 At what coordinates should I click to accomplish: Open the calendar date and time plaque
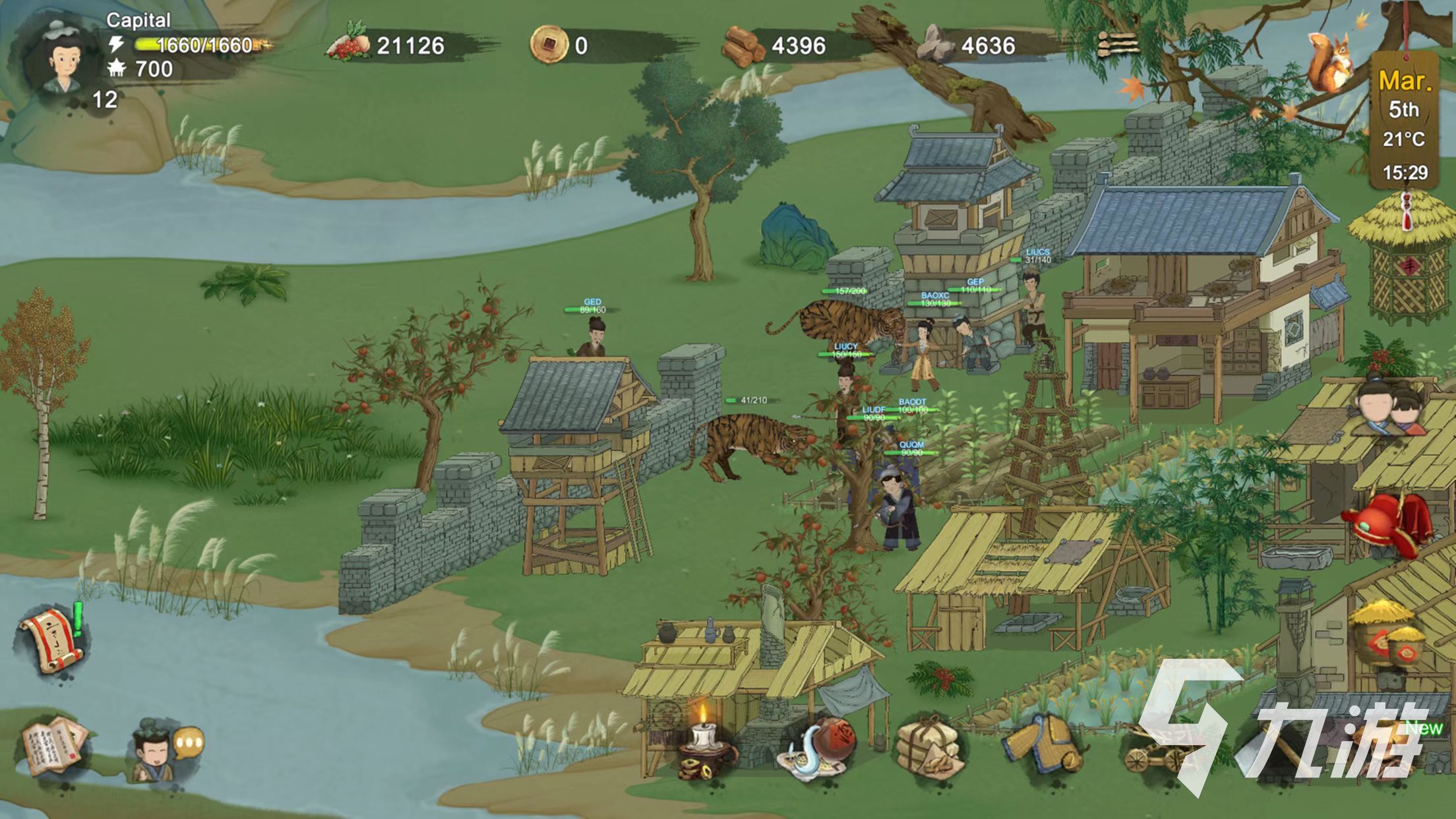tap(1405, 125)
